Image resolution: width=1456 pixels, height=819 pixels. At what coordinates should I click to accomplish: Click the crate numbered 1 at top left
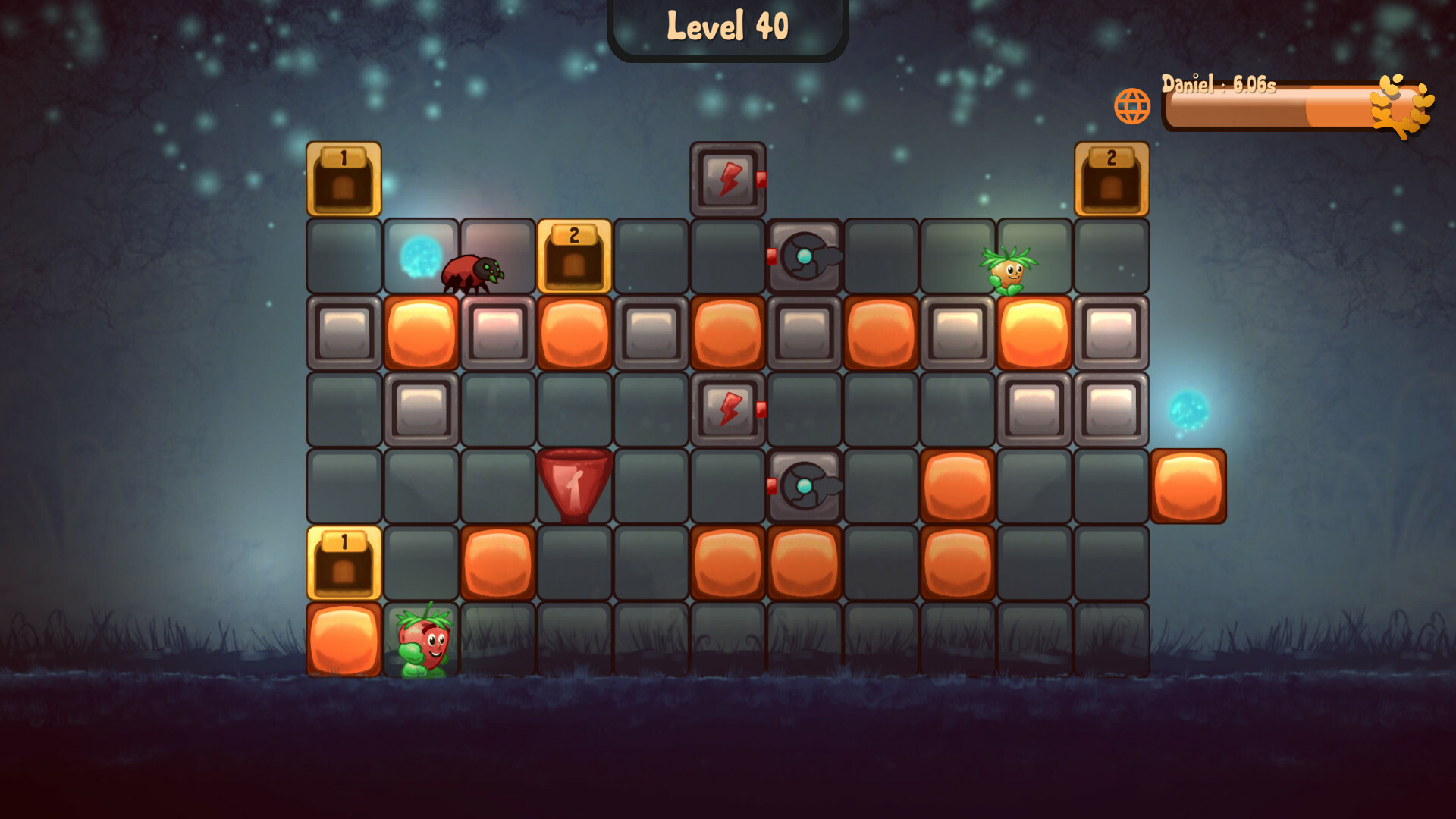pyautogui.click(x=344, y=180)
